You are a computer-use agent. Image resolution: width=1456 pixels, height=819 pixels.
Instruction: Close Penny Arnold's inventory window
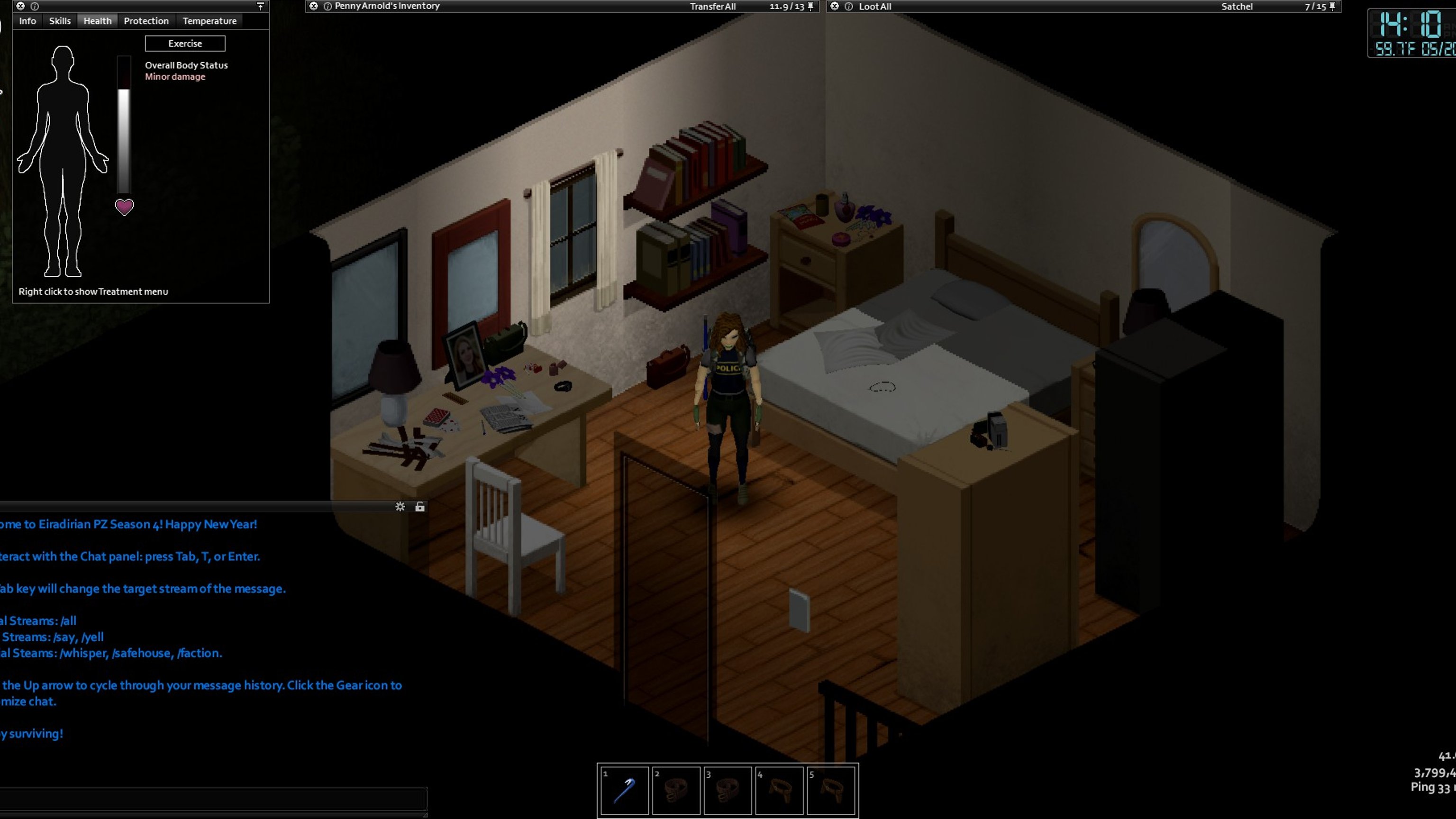(314, 6)
